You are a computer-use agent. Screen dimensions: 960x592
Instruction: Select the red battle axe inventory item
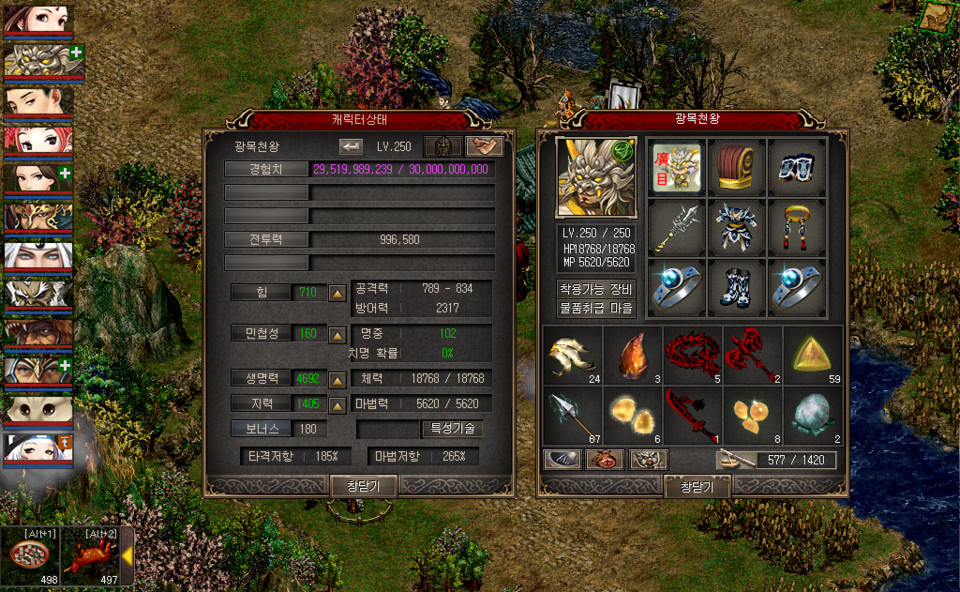point(752,356)
